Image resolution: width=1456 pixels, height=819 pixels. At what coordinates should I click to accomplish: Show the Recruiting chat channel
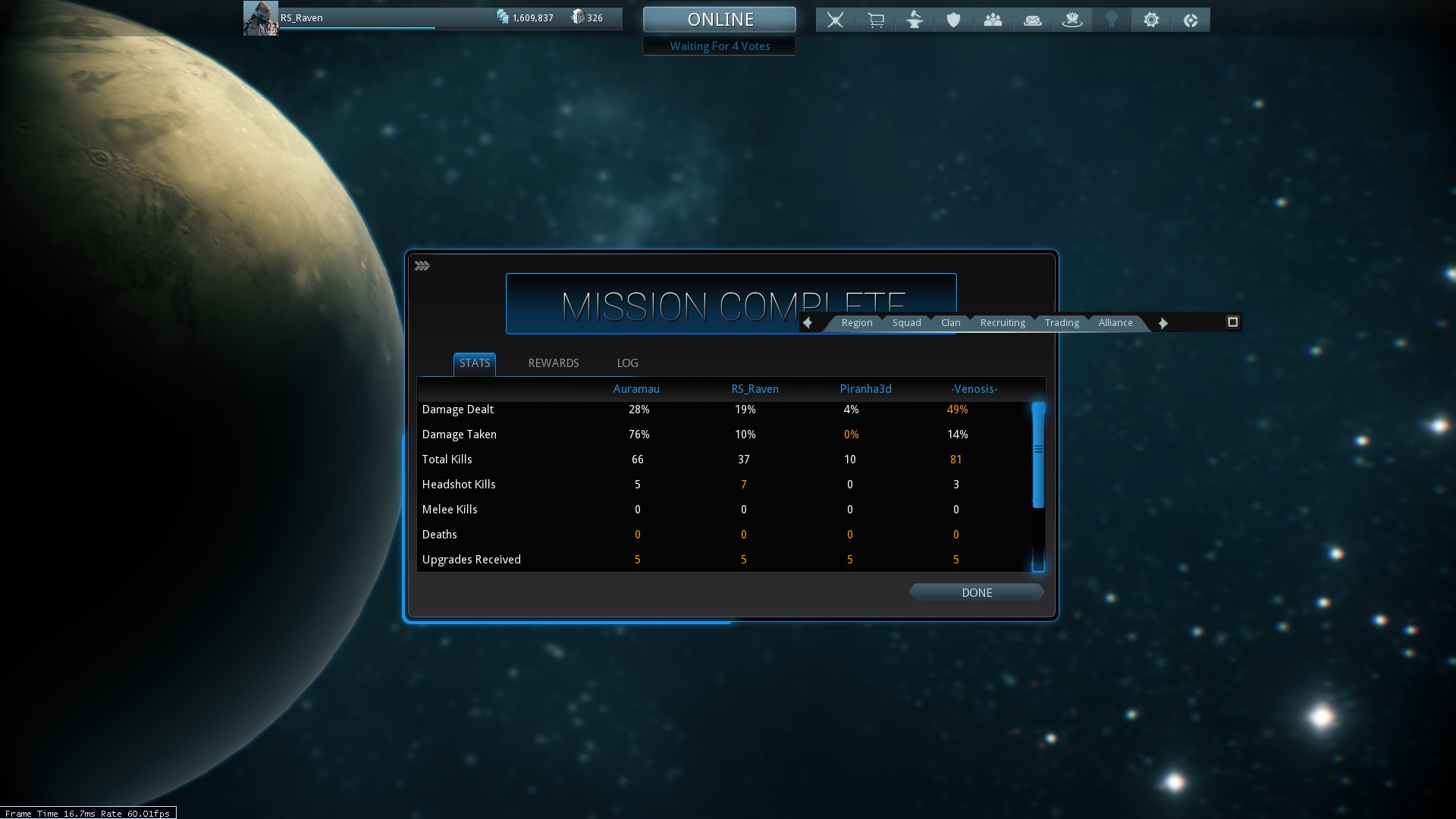[1002, 323]
